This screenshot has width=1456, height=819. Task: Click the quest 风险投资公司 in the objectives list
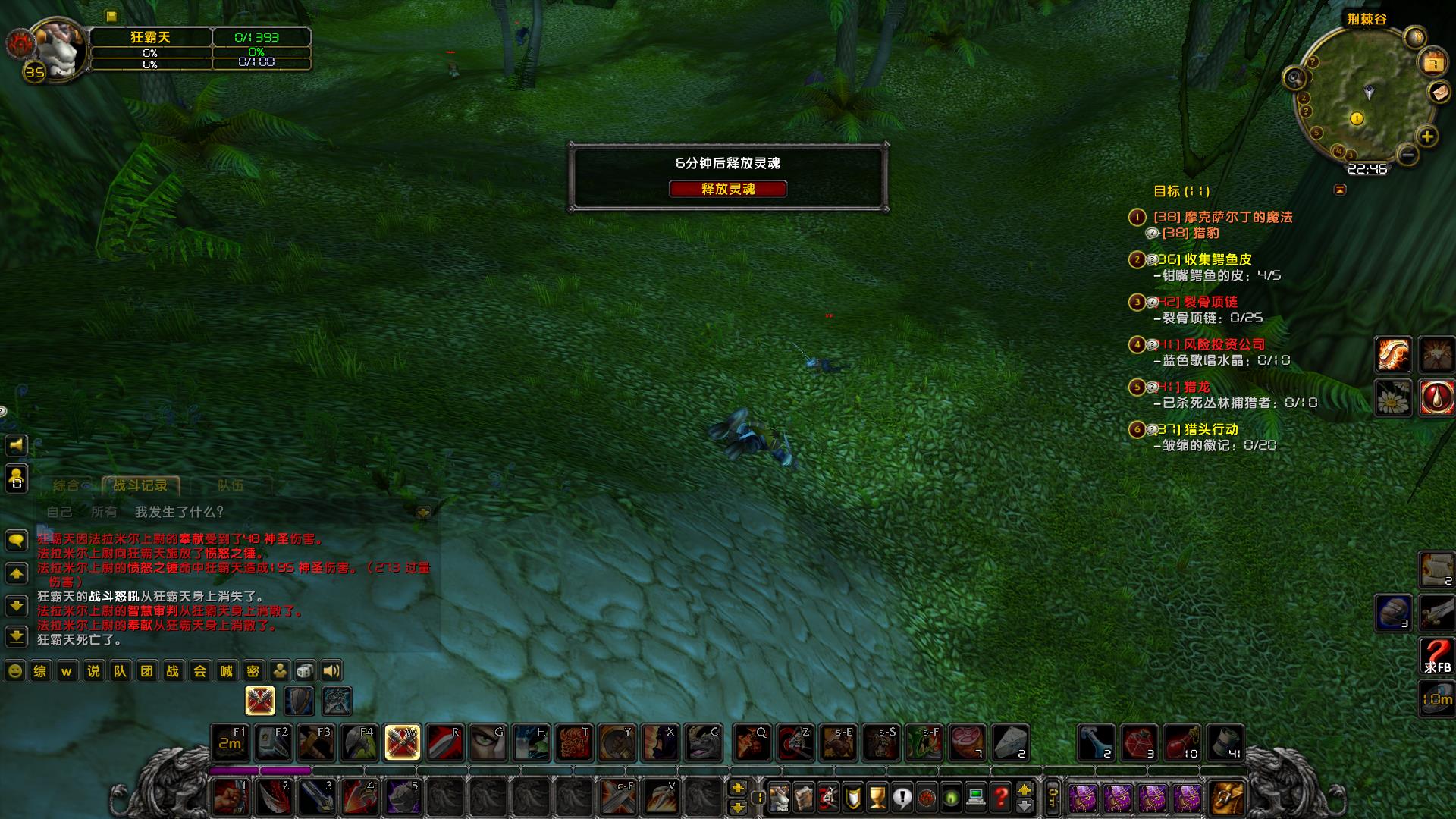click(1224, 344)
